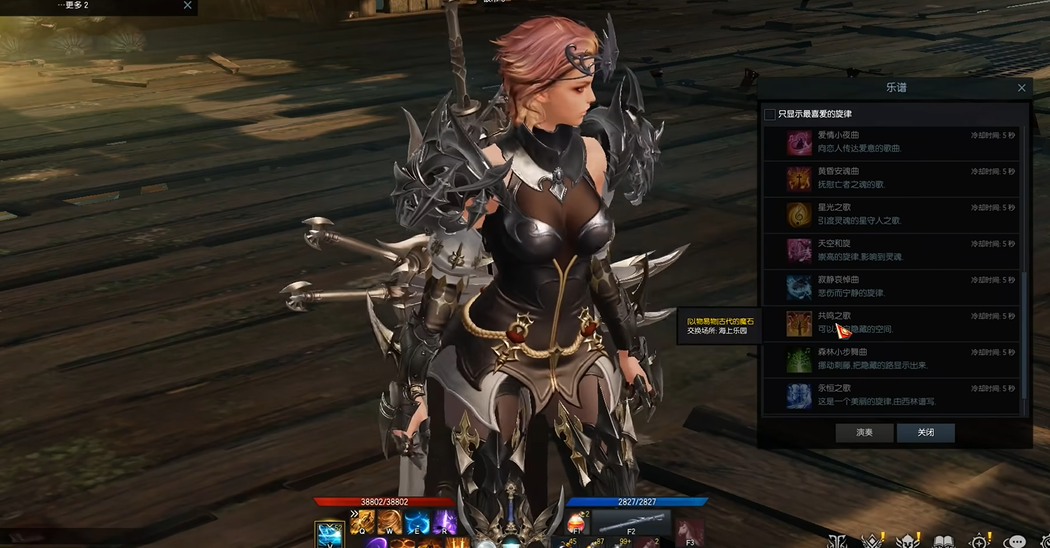Toggle 只显示最喜爱的旋律 checkbox
The height and width of the screenshot is (548, 1050).
click(769, 114)
